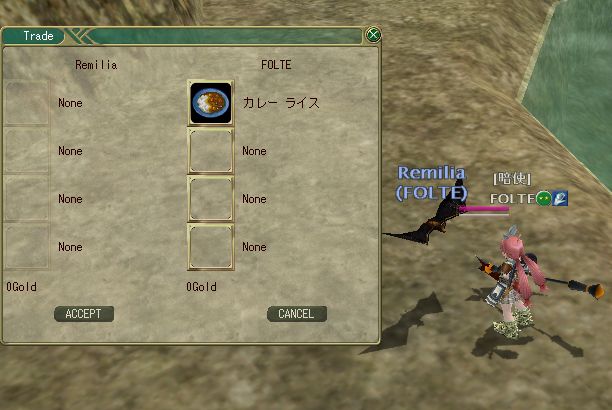The height and width of the screenshot is (410, 612).
Task: Click the green face icon beside FOLTE
Action: click(544, 198)
